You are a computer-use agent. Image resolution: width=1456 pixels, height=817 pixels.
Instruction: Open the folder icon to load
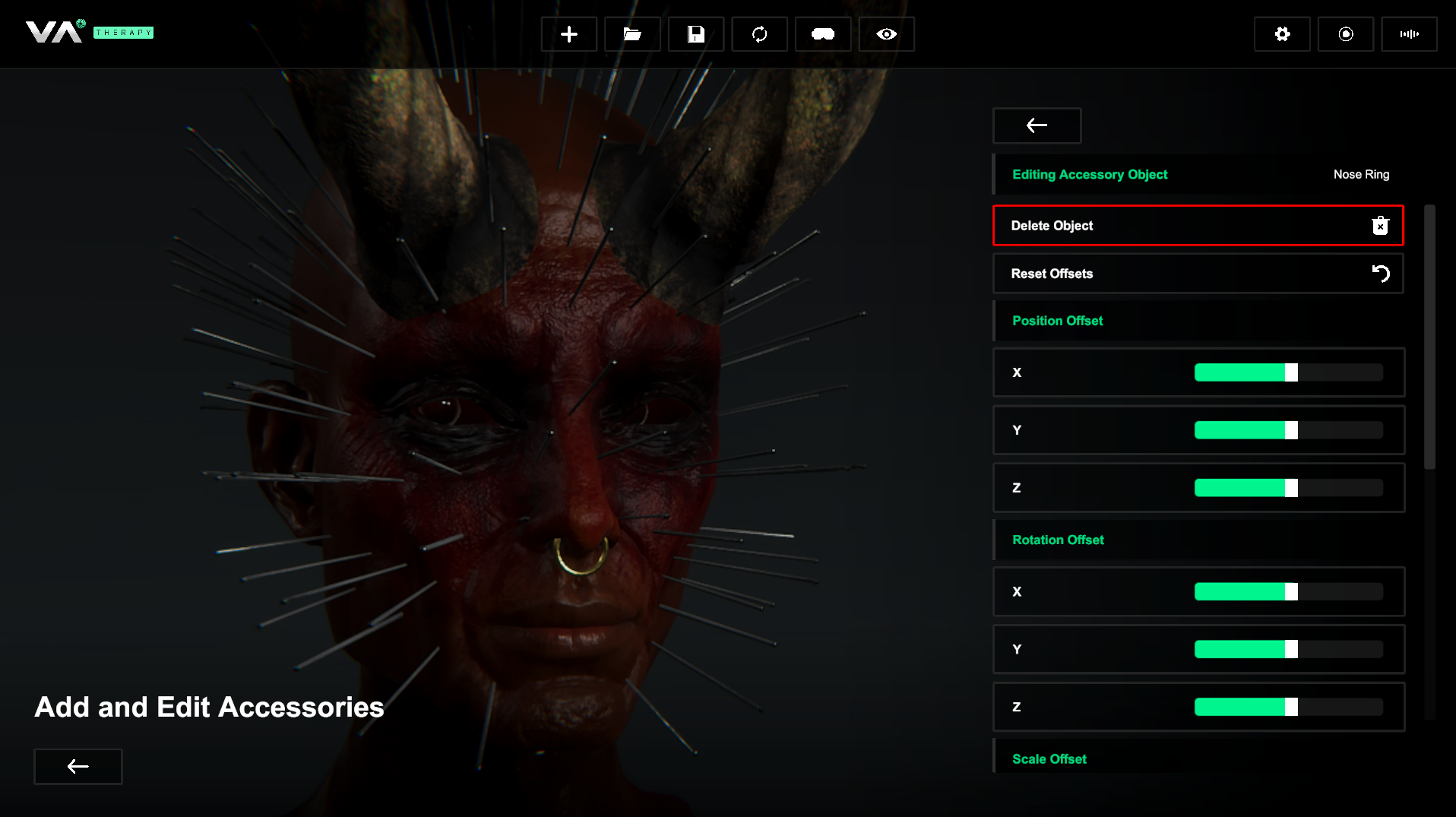632,34
